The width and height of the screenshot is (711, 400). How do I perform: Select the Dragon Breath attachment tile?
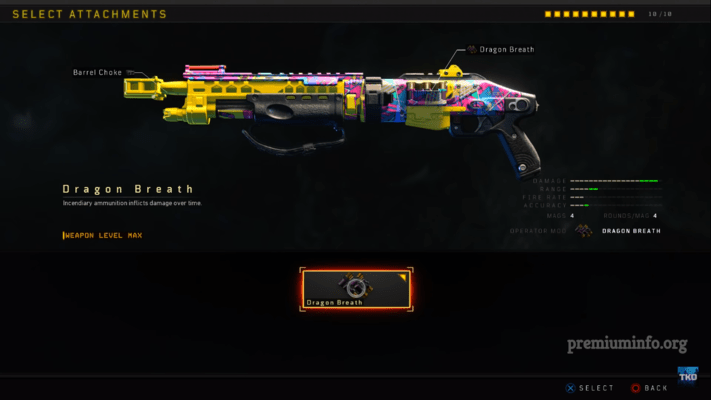coord(356,289)
